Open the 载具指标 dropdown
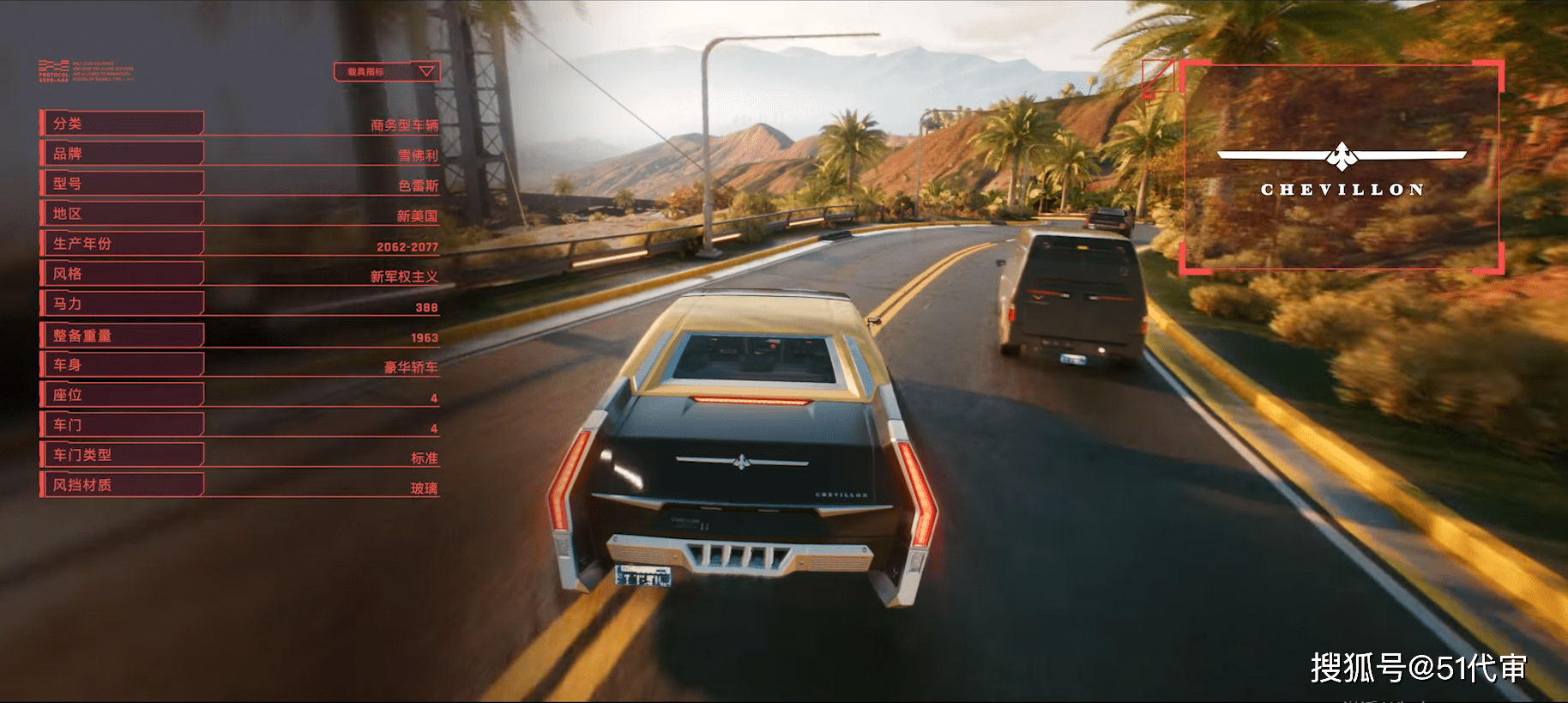1568x703 pixels. [x=387, y=71]
